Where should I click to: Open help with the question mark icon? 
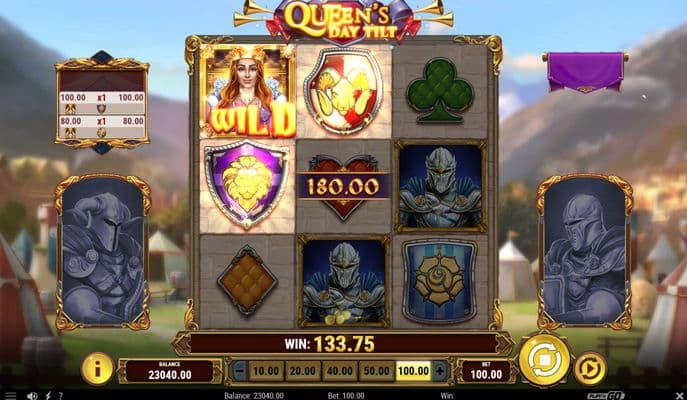point(60,395)
